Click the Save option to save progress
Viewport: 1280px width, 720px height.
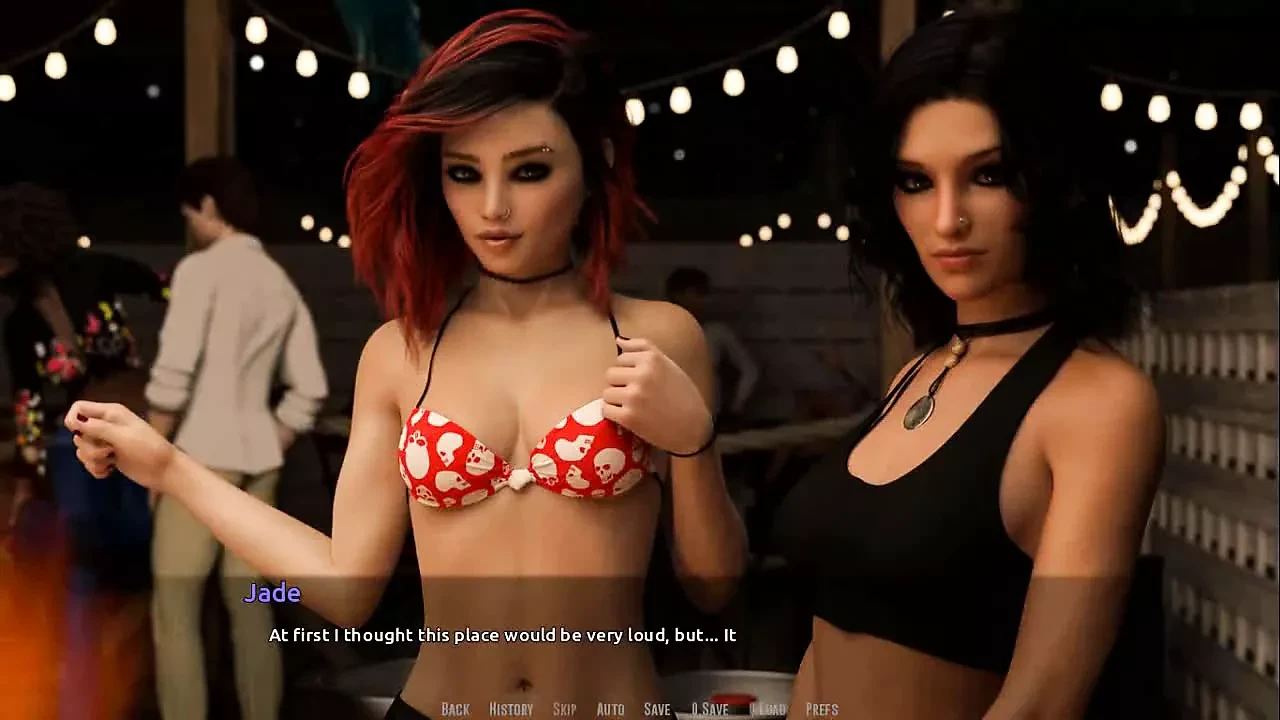656,708
